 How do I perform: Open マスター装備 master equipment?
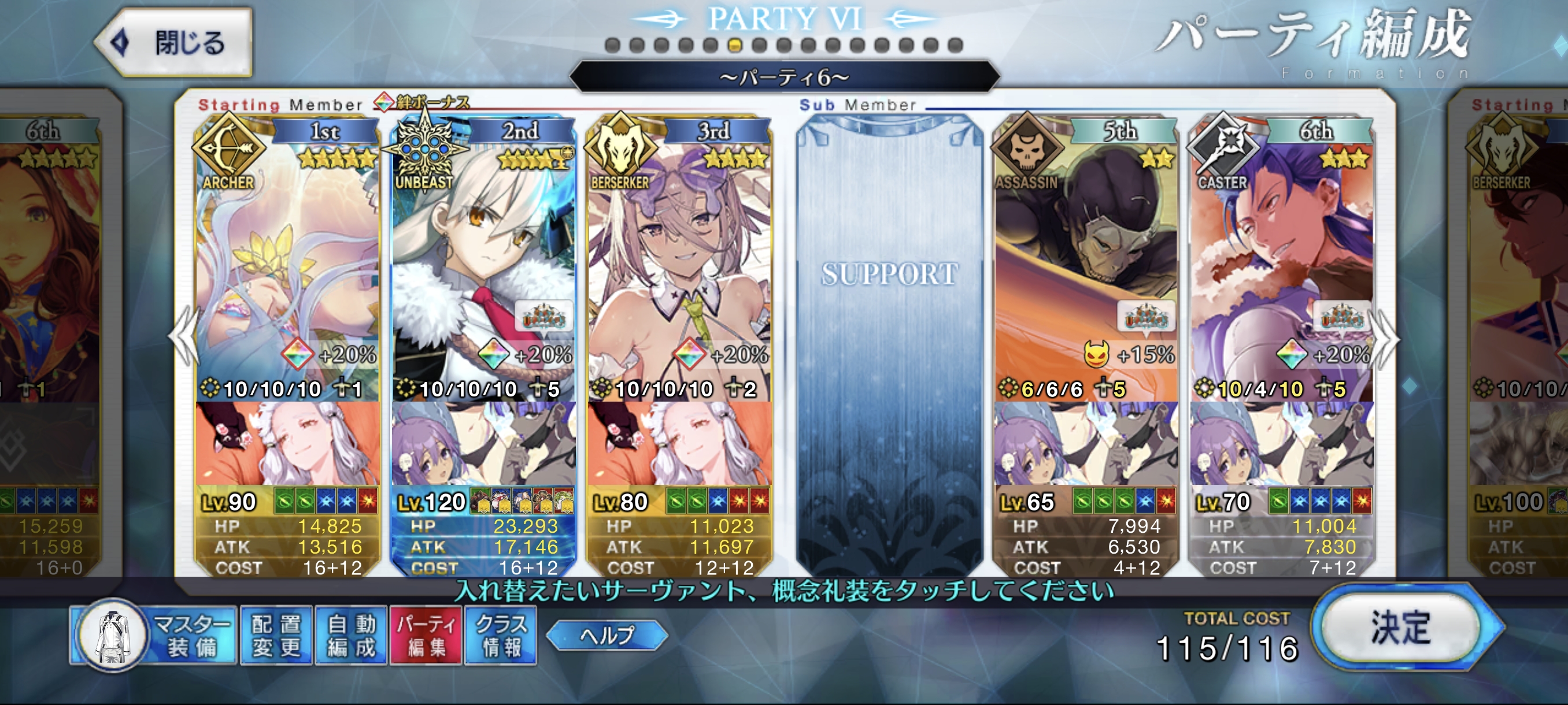click(x=152, y=635)
